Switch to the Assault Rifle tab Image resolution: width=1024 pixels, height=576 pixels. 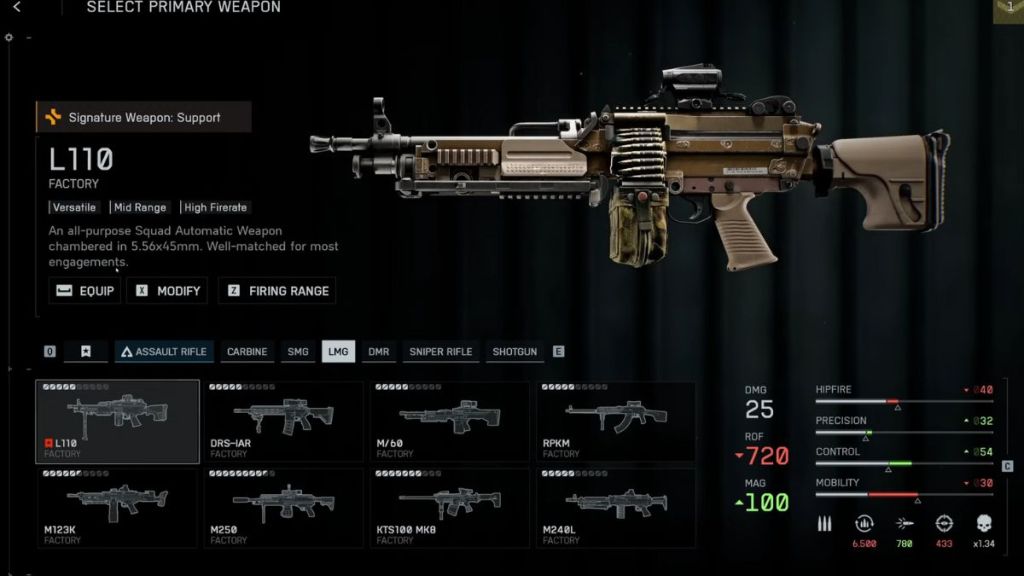tap(162, 352)
